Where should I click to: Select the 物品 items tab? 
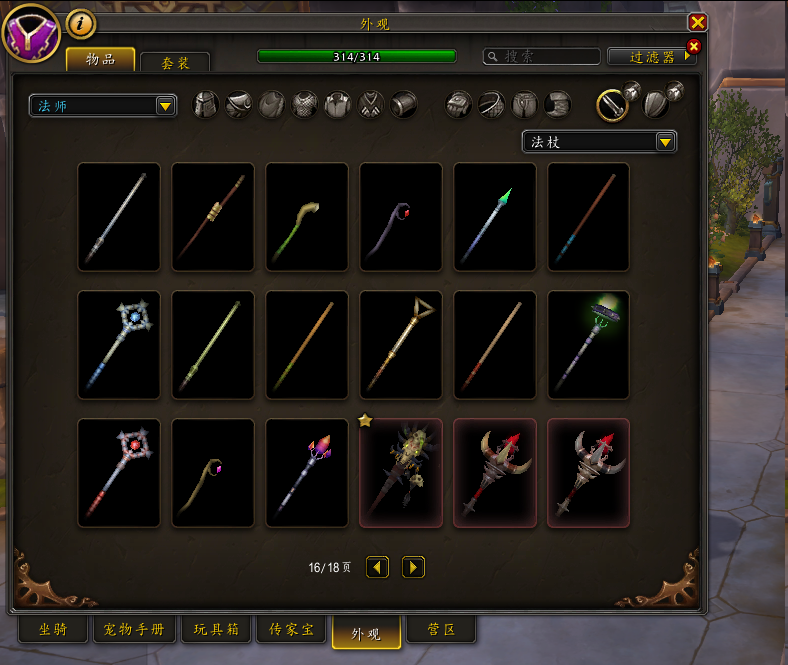100,59
